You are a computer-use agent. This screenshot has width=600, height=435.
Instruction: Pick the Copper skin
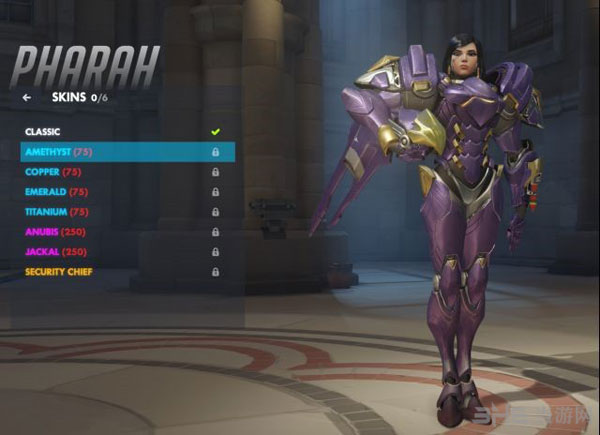point(52,171)
